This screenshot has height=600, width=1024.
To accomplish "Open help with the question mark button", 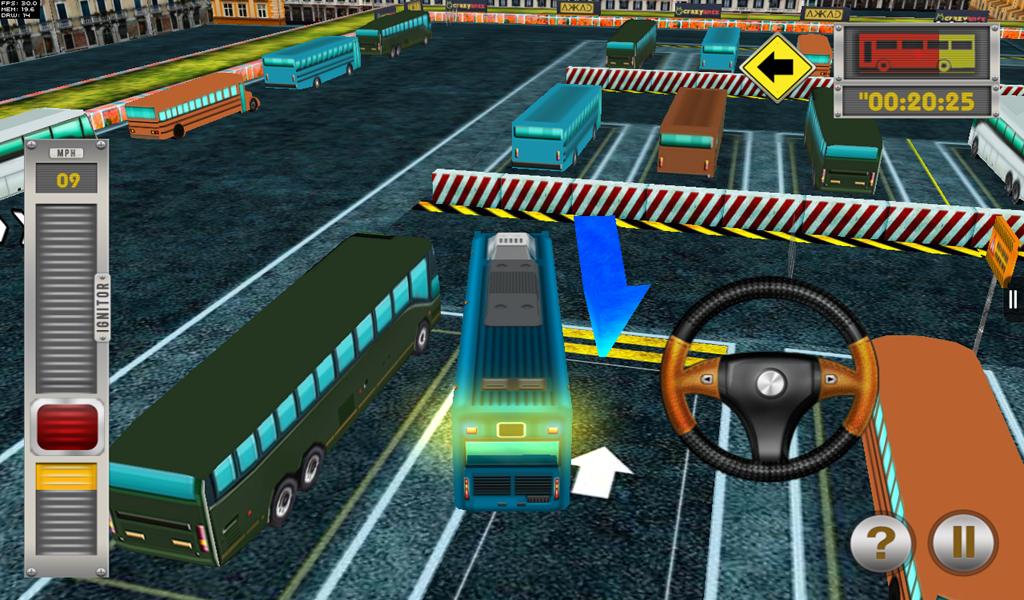I will (x=882, y=545).
